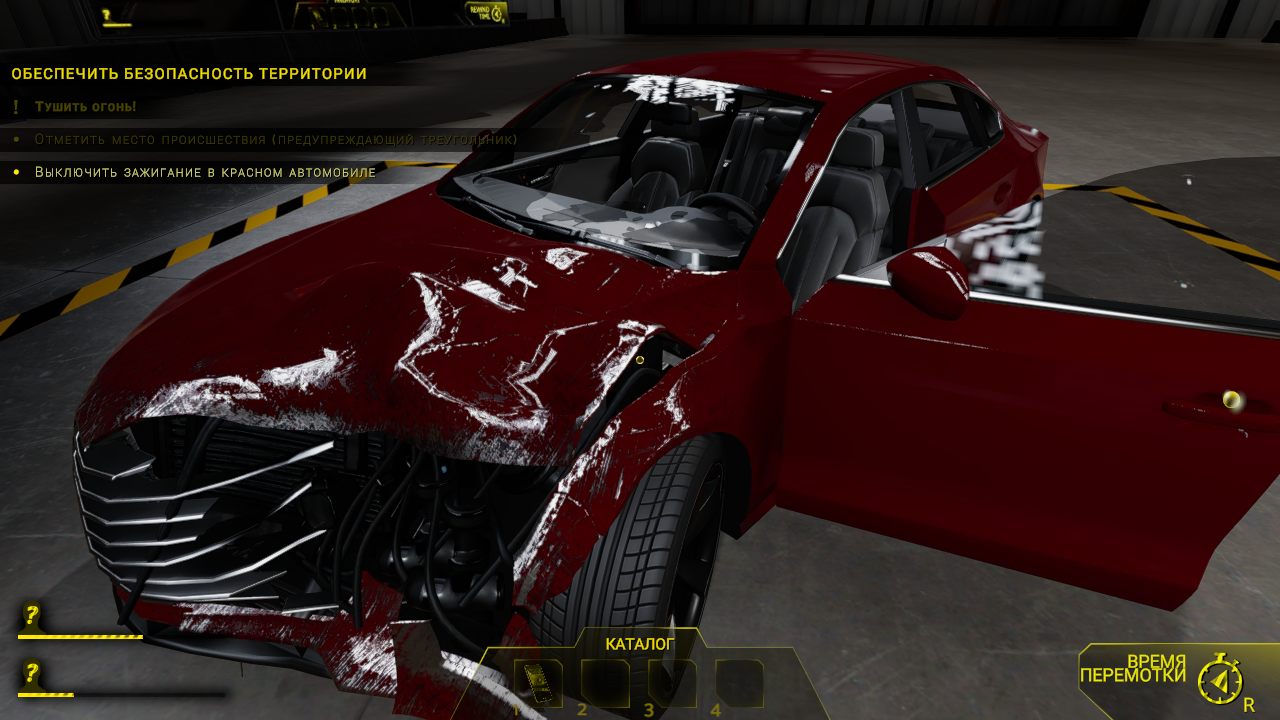
Task: Click the Выключить зажигание в красном автомобиле objective
Action: [x=203, y=172]
